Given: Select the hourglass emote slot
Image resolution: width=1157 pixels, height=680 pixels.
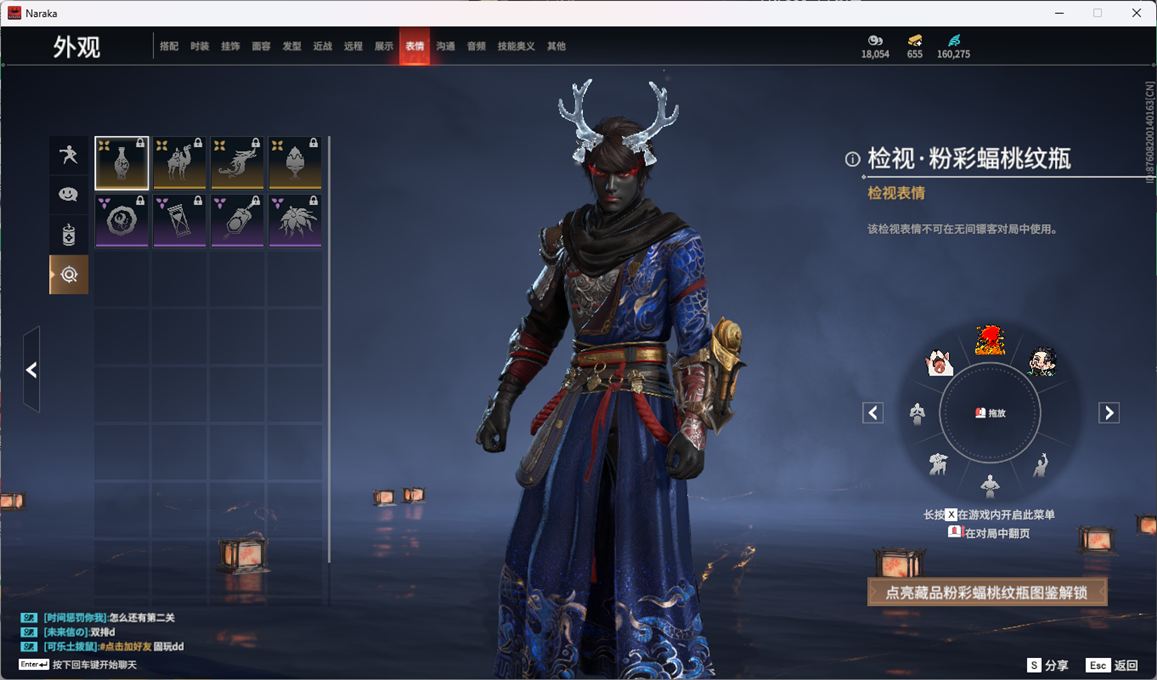Looking at the screenshot, I should (180, 220).
